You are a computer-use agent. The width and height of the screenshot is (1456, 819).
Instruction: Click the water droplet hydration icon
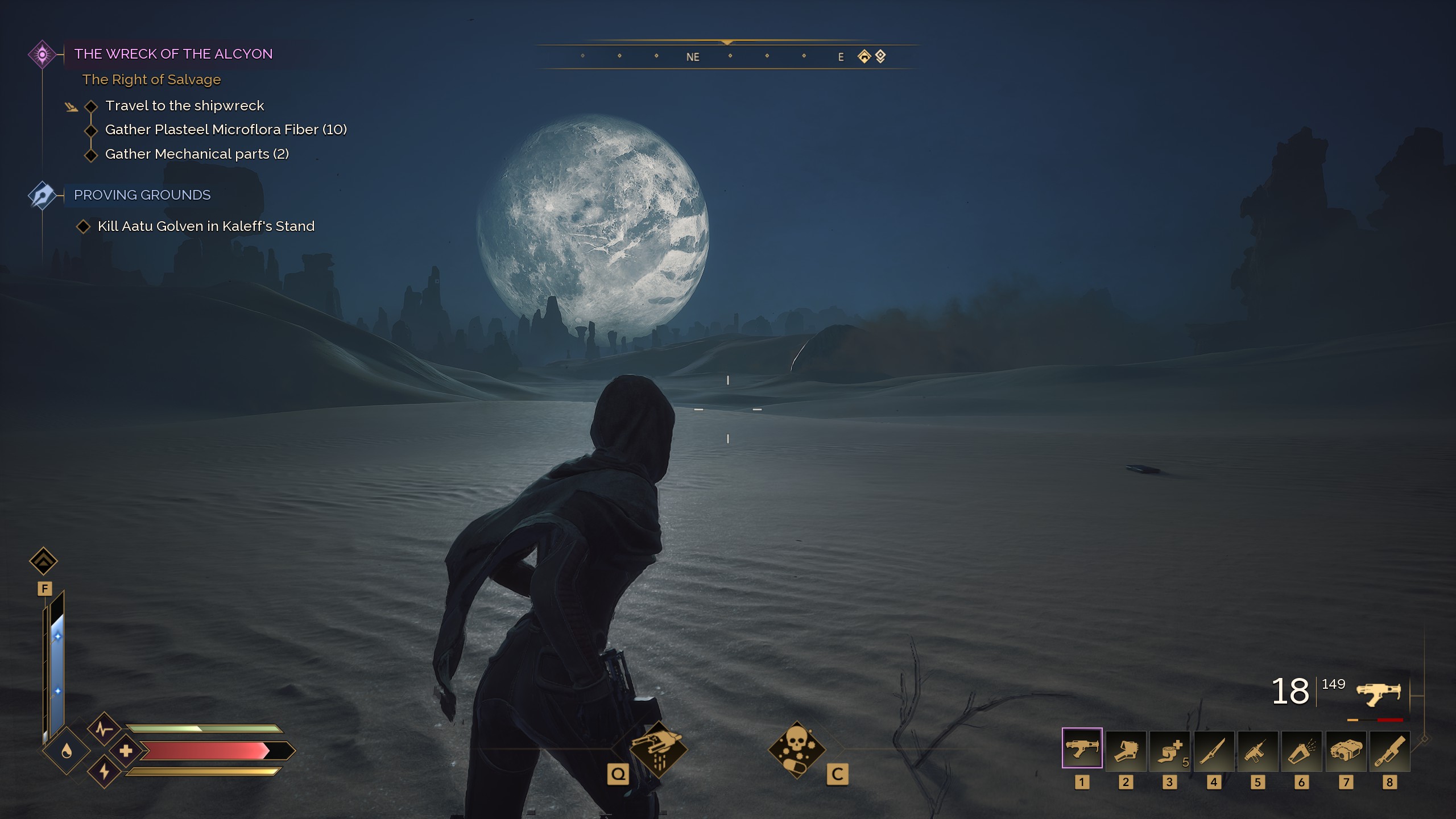click(x=67, y=751)
